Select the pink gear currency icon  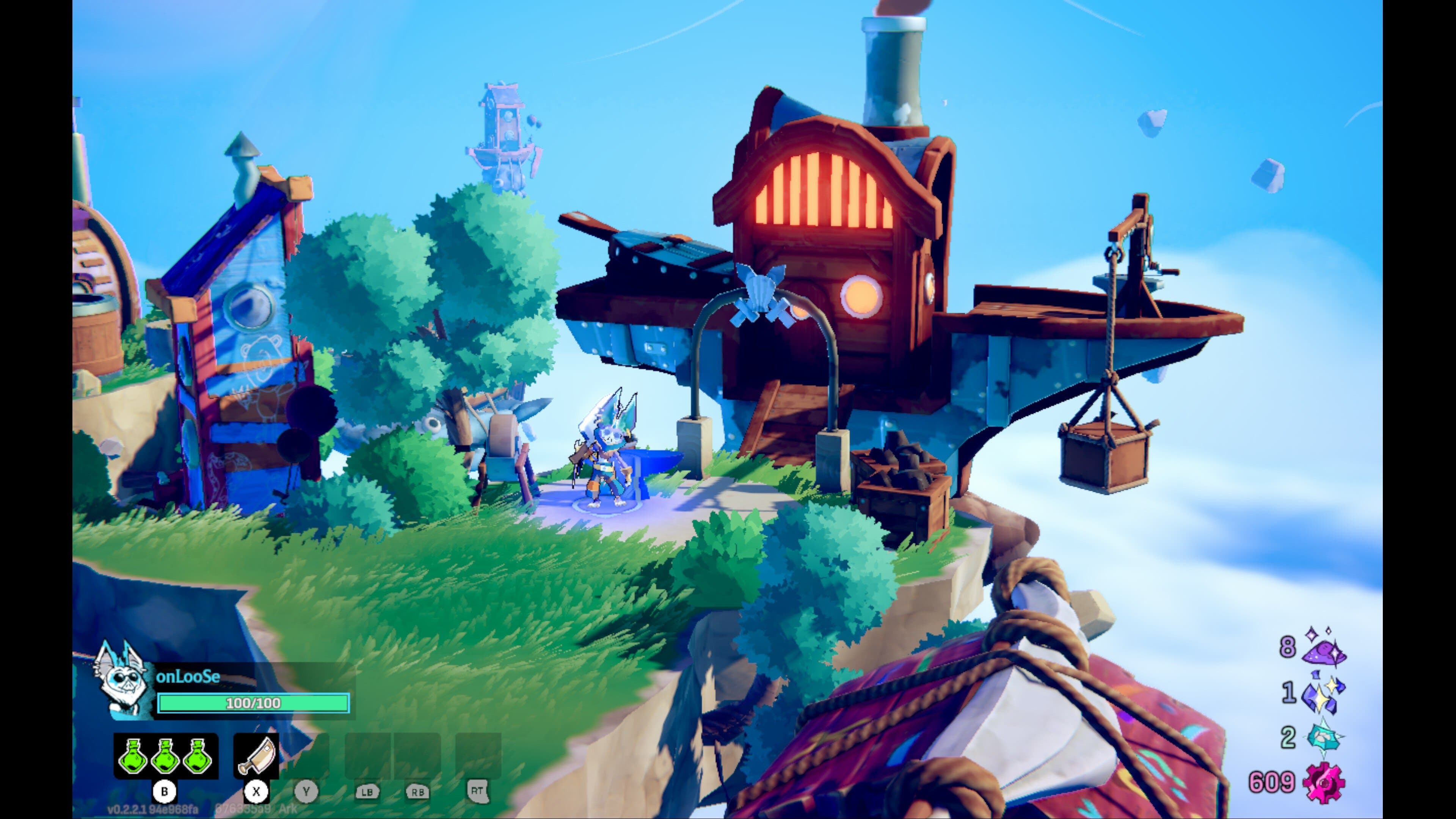(x=1324, y=783)
